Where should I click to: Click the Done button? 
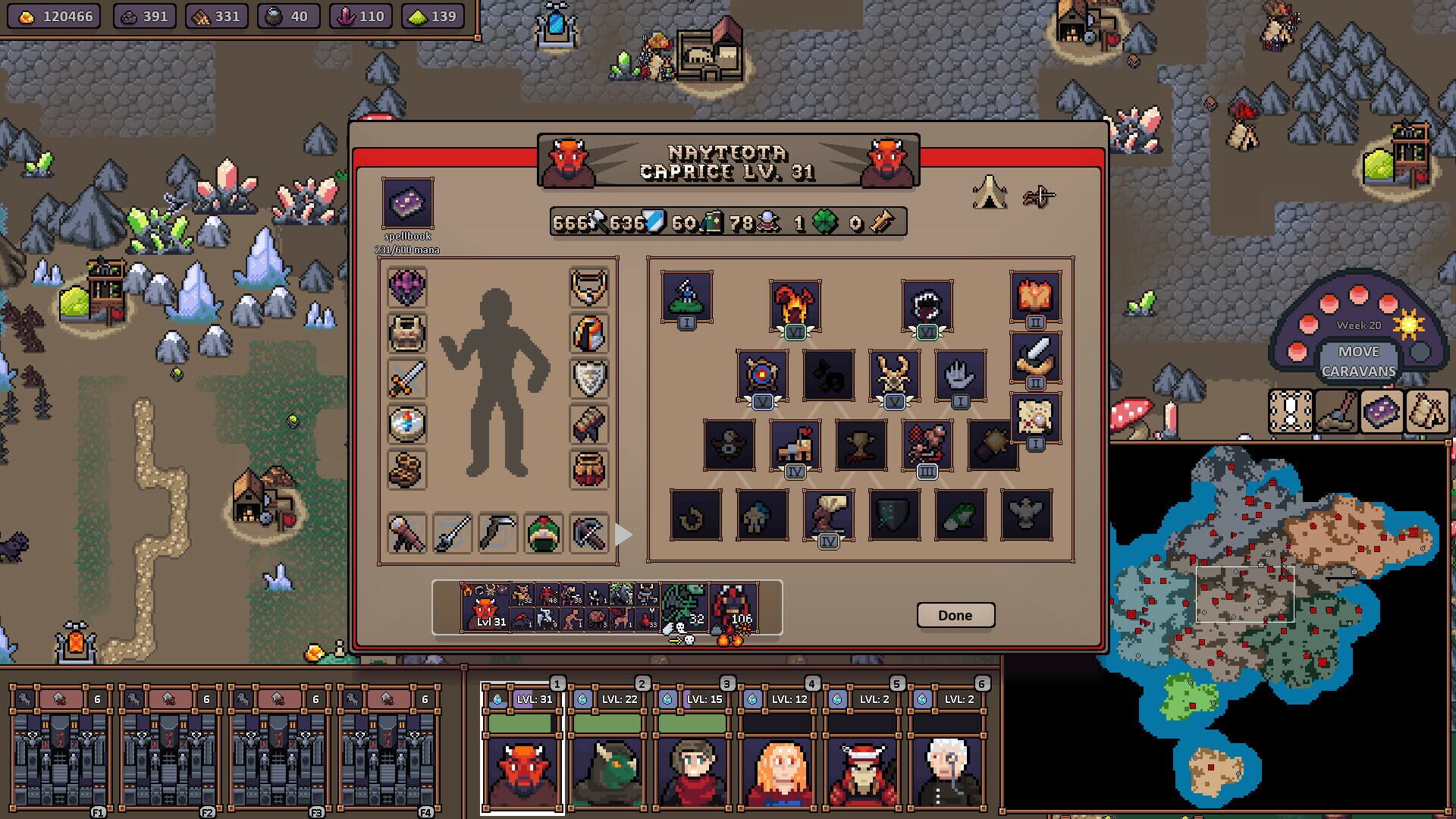(x=955, y=615)
